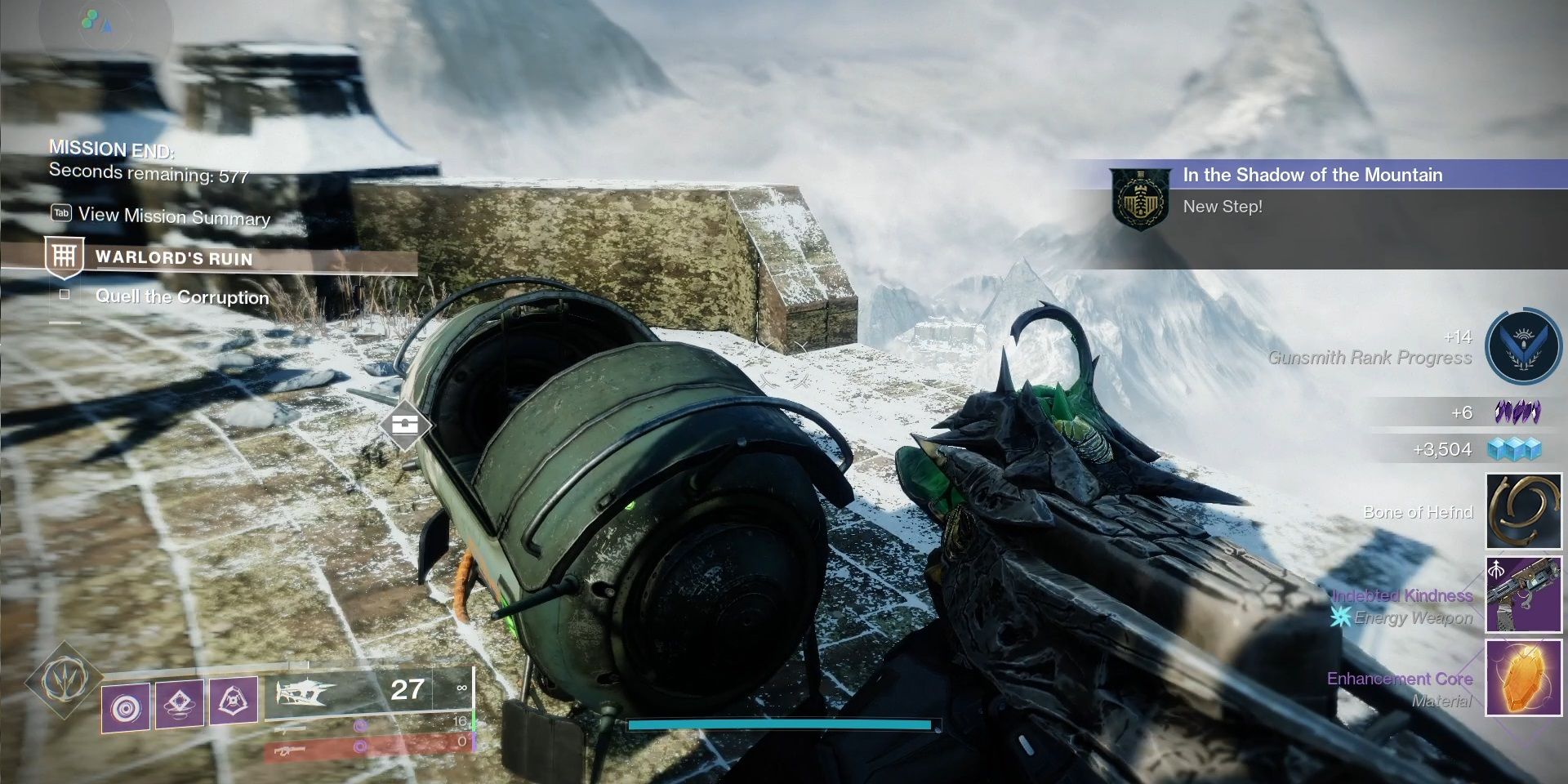Image resolution: width=1568 pixels, height=784 pixels.
Task: Inspect the Bone of Hefnd loot icon
Action: [1523, 512]
